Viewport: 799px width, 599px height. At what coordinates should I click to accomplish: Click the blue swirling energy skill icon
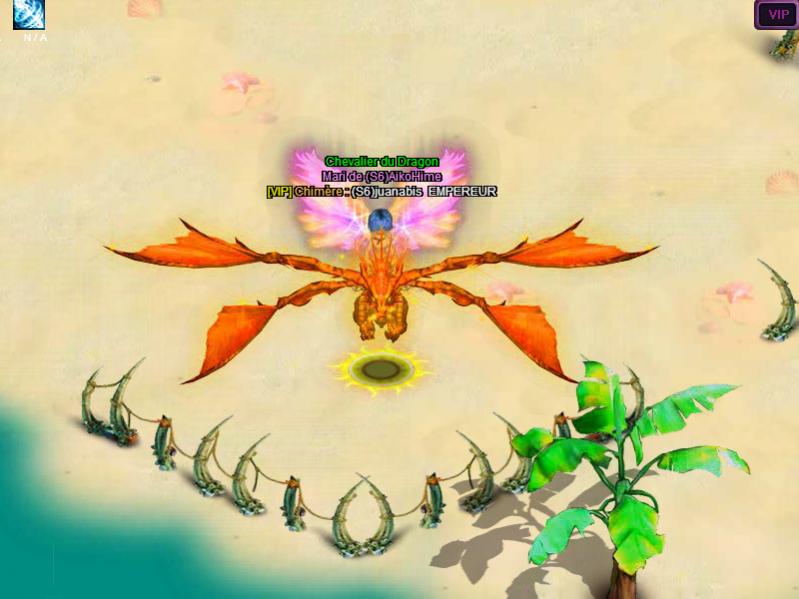coord(29,14)
